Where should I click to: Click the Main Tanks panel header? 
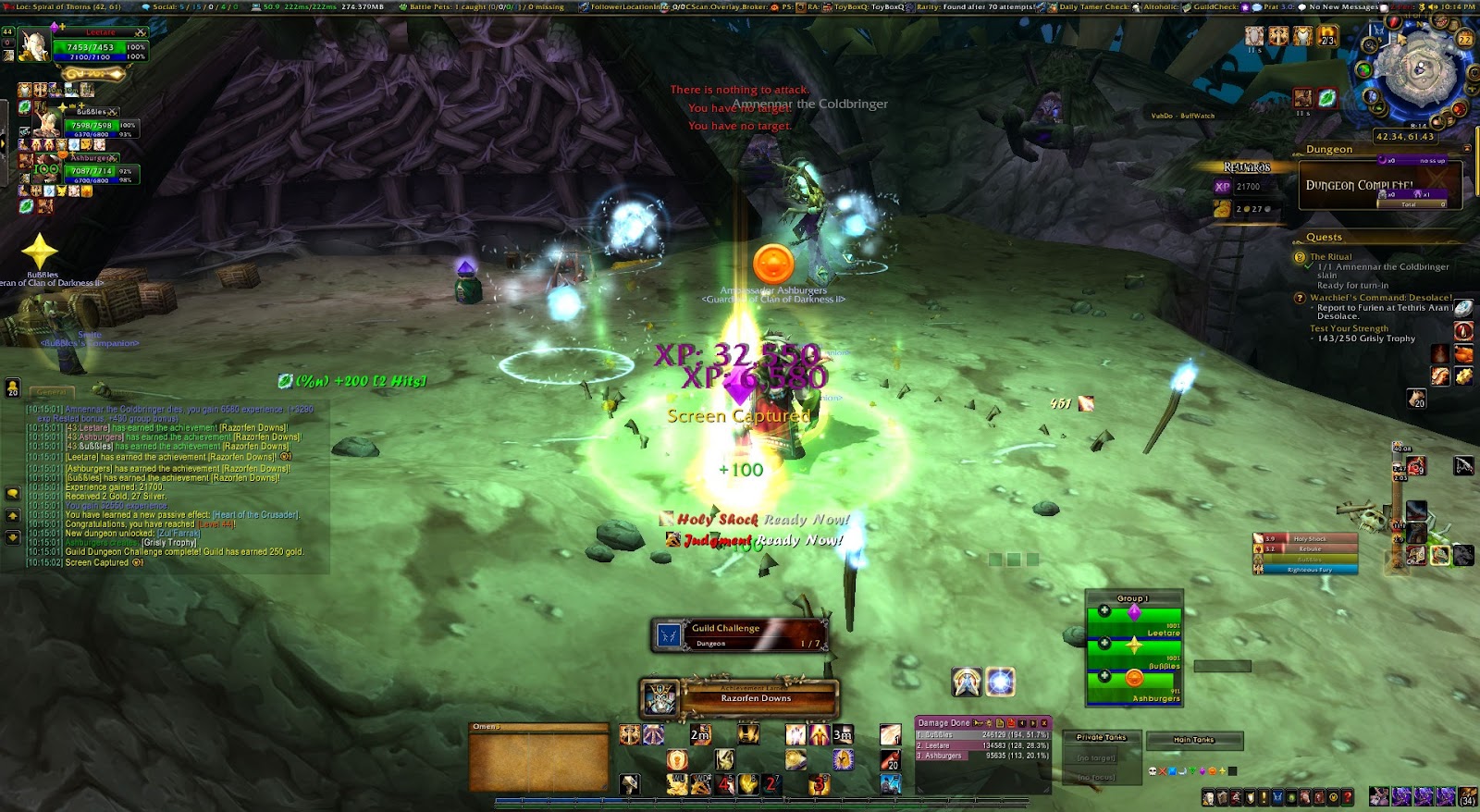pos(1193,739)
